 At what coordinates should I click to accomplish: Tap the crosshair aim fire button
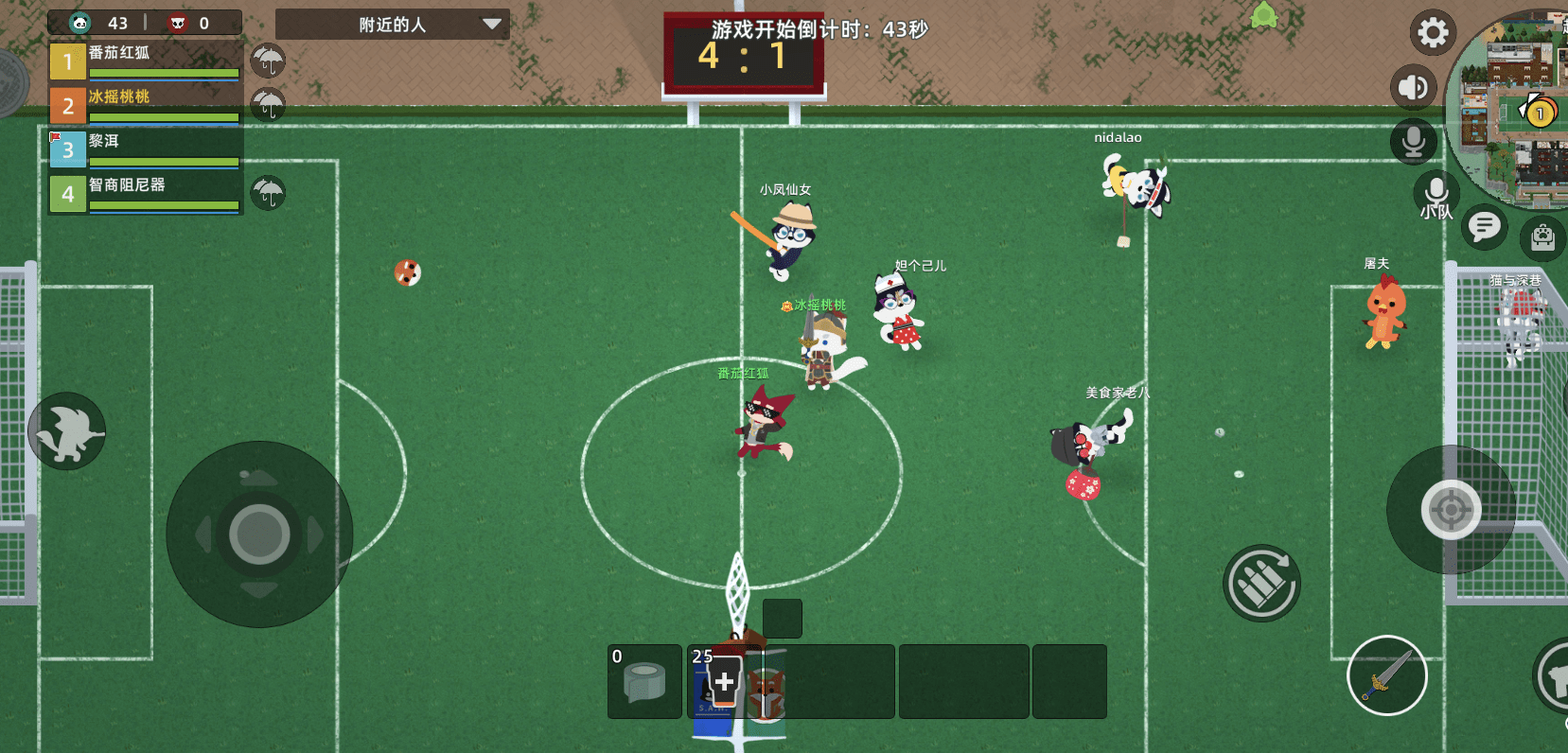pos(1451,510)
